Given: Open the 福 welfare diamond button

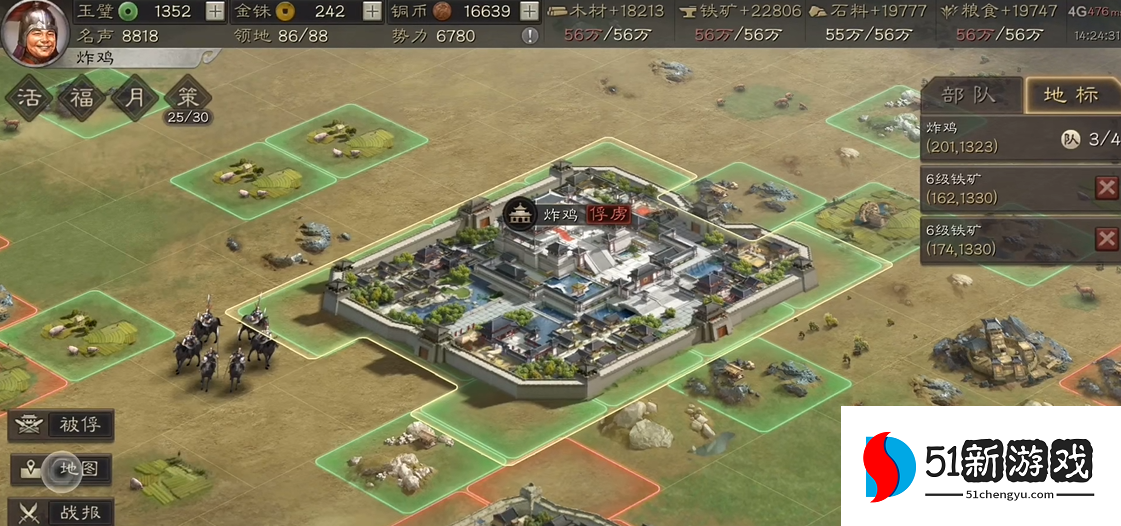Looking at the screenshot, I should 81,98.
